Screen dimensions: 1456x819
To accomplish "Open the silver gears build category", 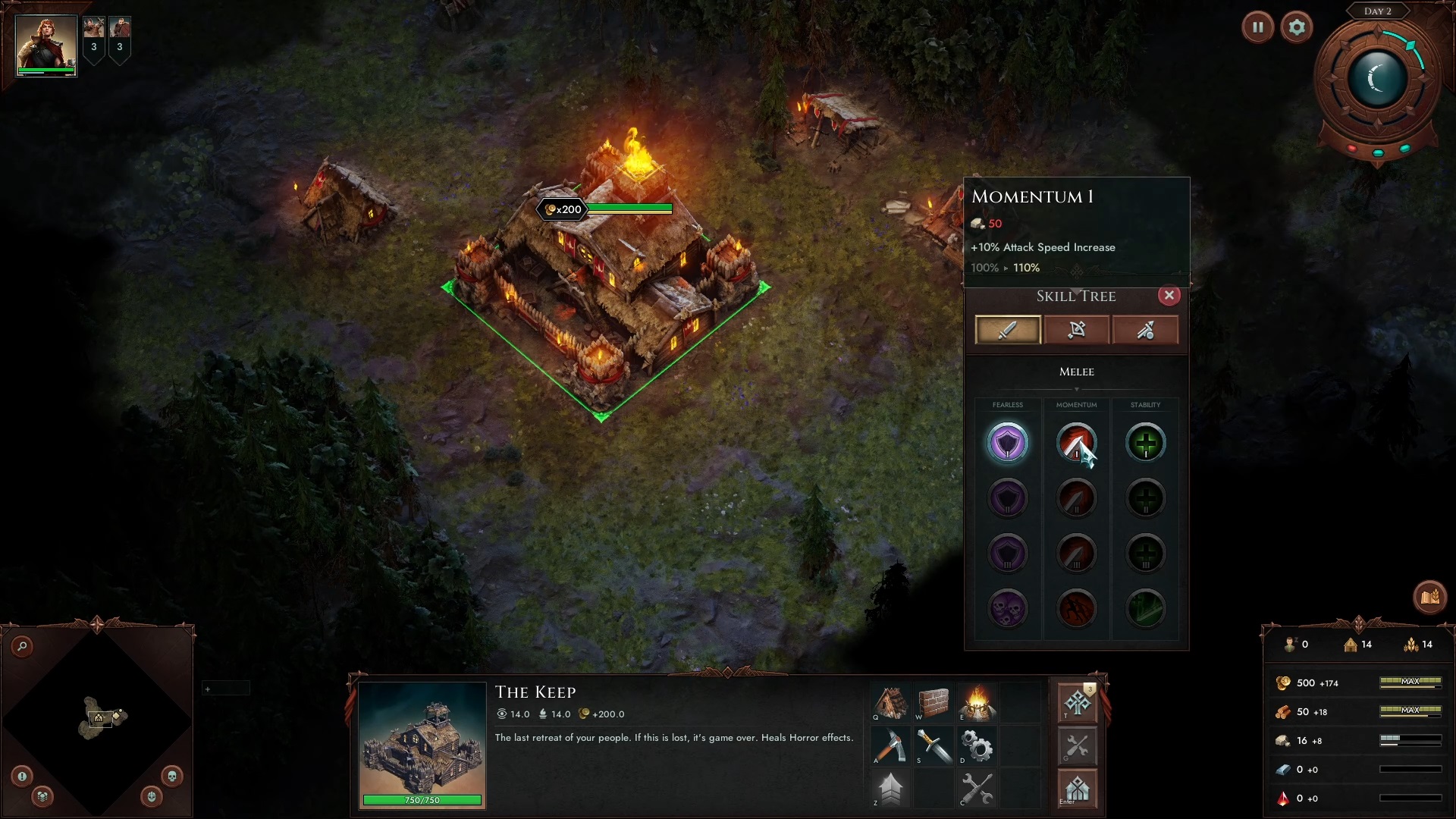I will pyautogui.click(x=977, y=746).
